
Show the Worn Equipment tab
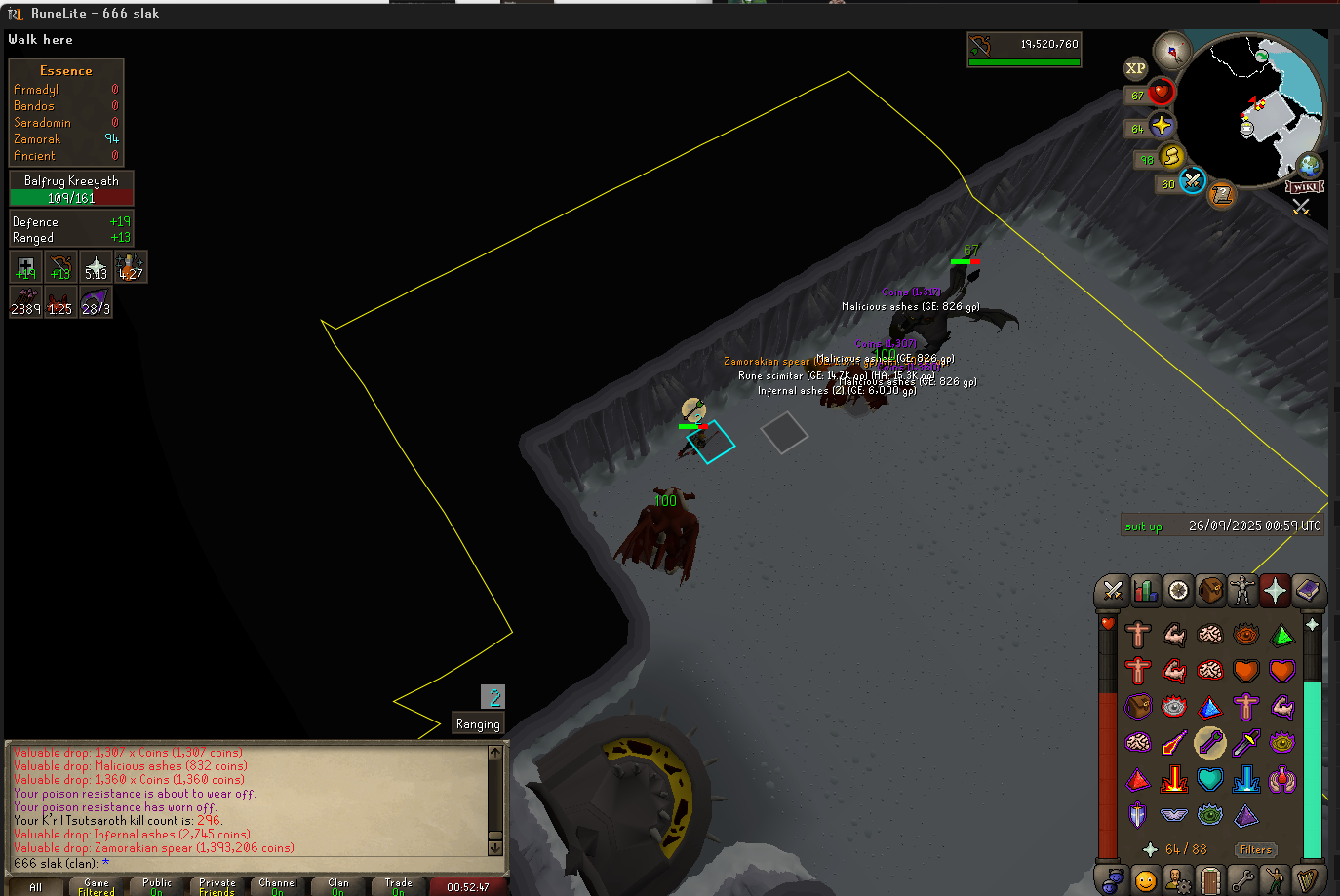pos(1242,591)
